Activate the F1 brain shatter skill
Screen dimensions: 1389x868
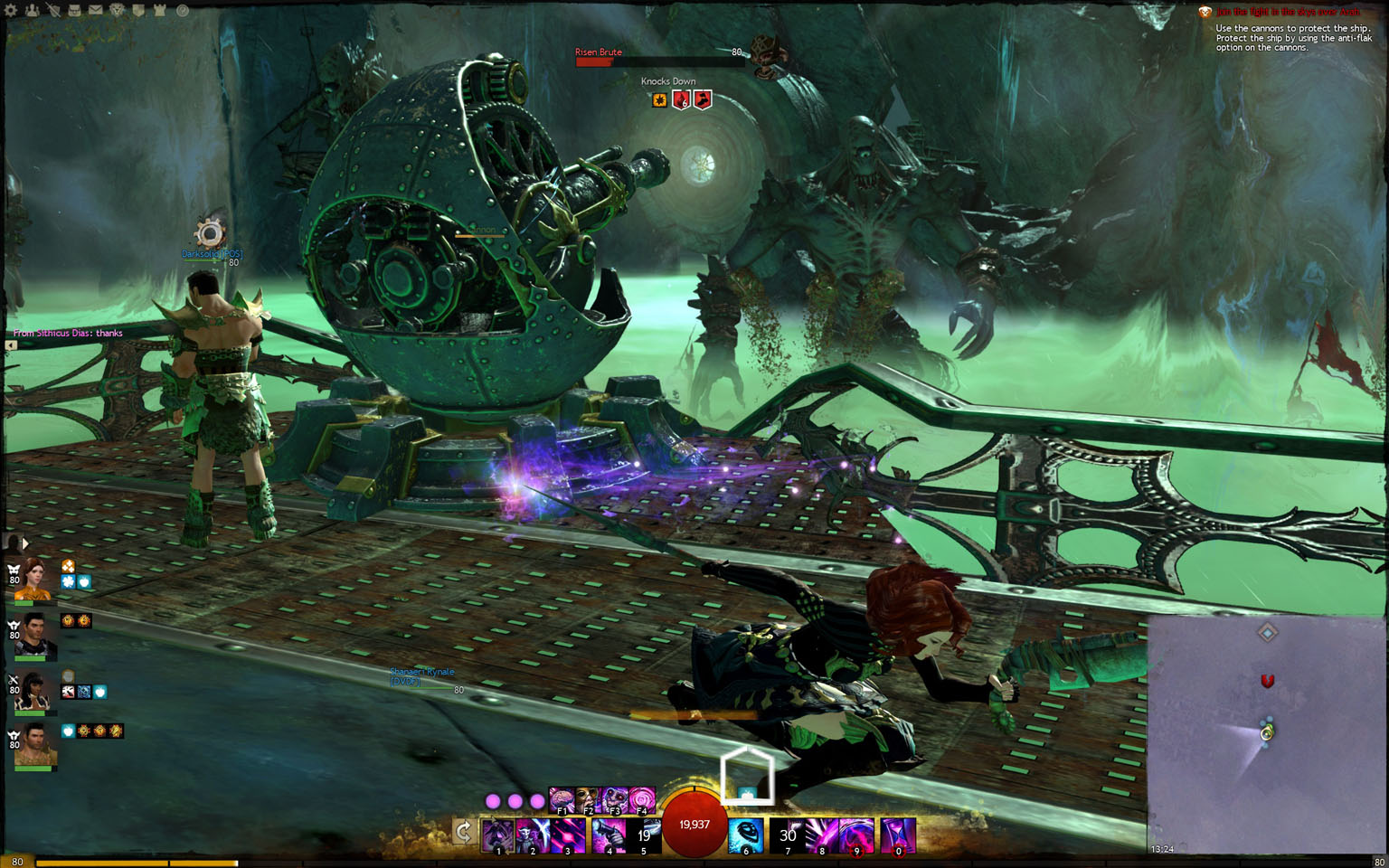[562, 799]
